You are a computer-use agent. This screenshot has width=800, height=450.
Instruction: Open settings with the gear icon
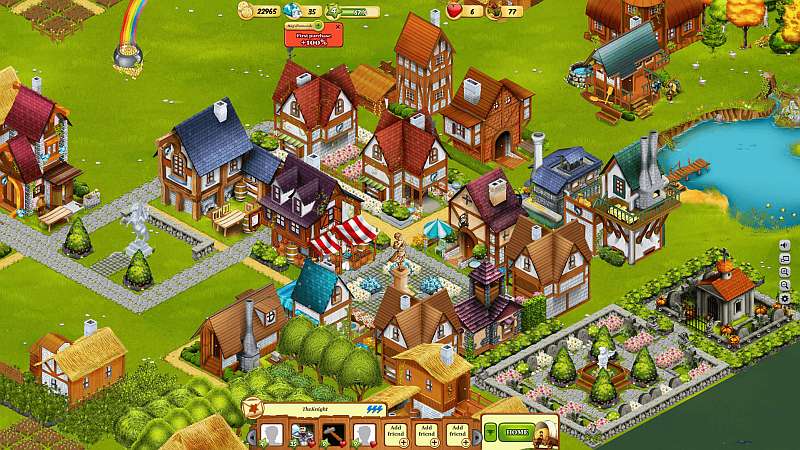point(783,299)
